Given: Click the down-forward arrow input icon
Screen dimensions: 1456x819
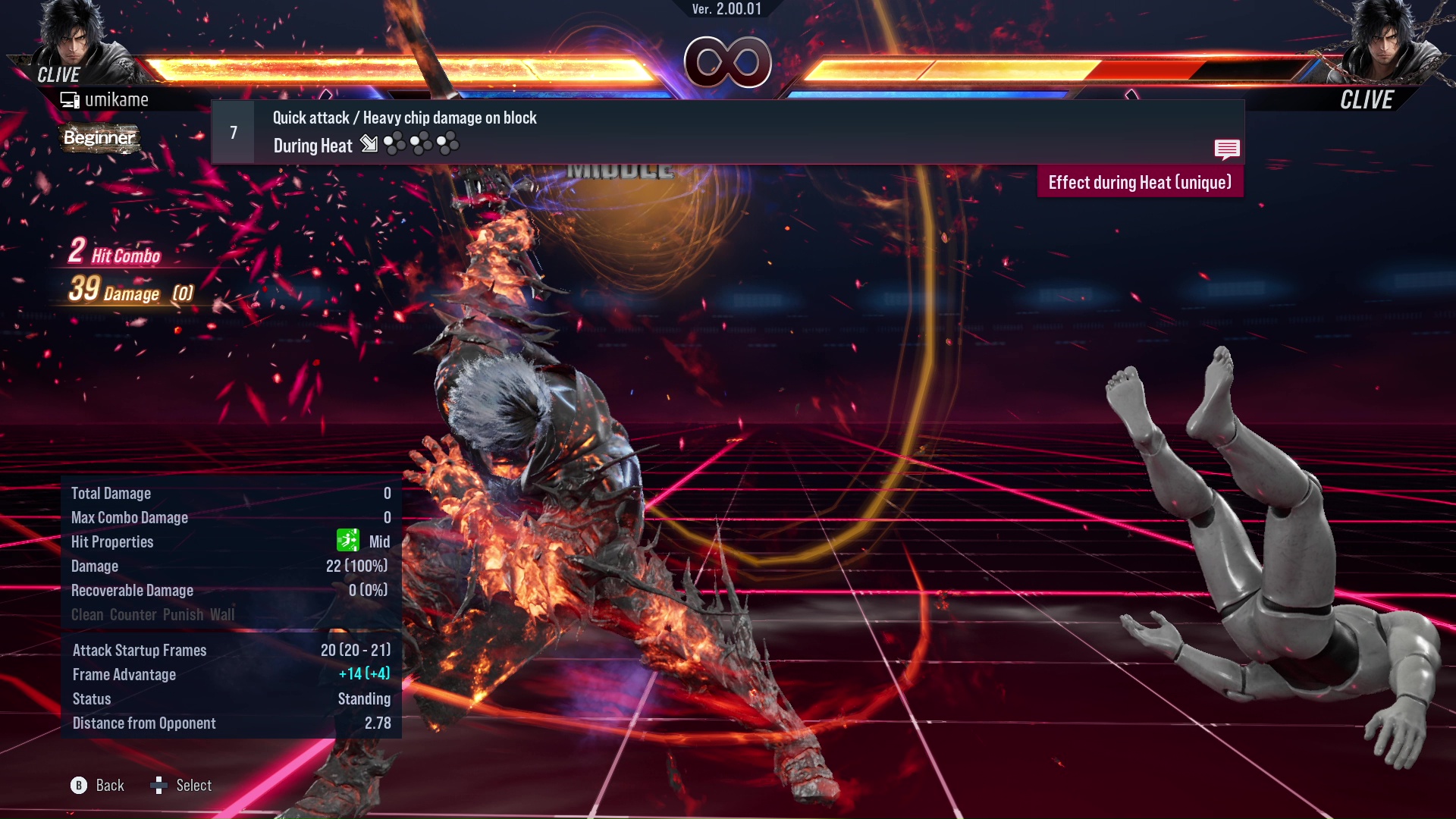Looking at the screenshot, I should [369, 144].
